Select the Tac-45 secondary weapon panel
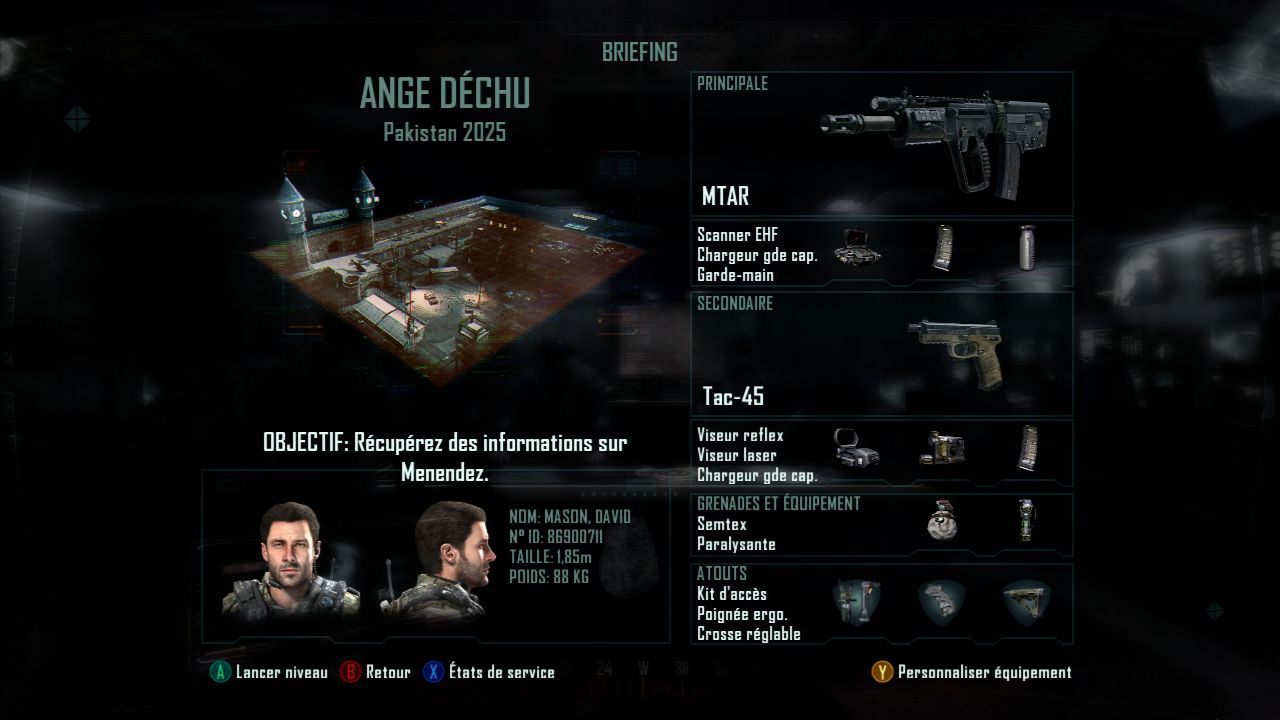The height and width of the screenshot is (720, 1280). [x=881, y=354]
